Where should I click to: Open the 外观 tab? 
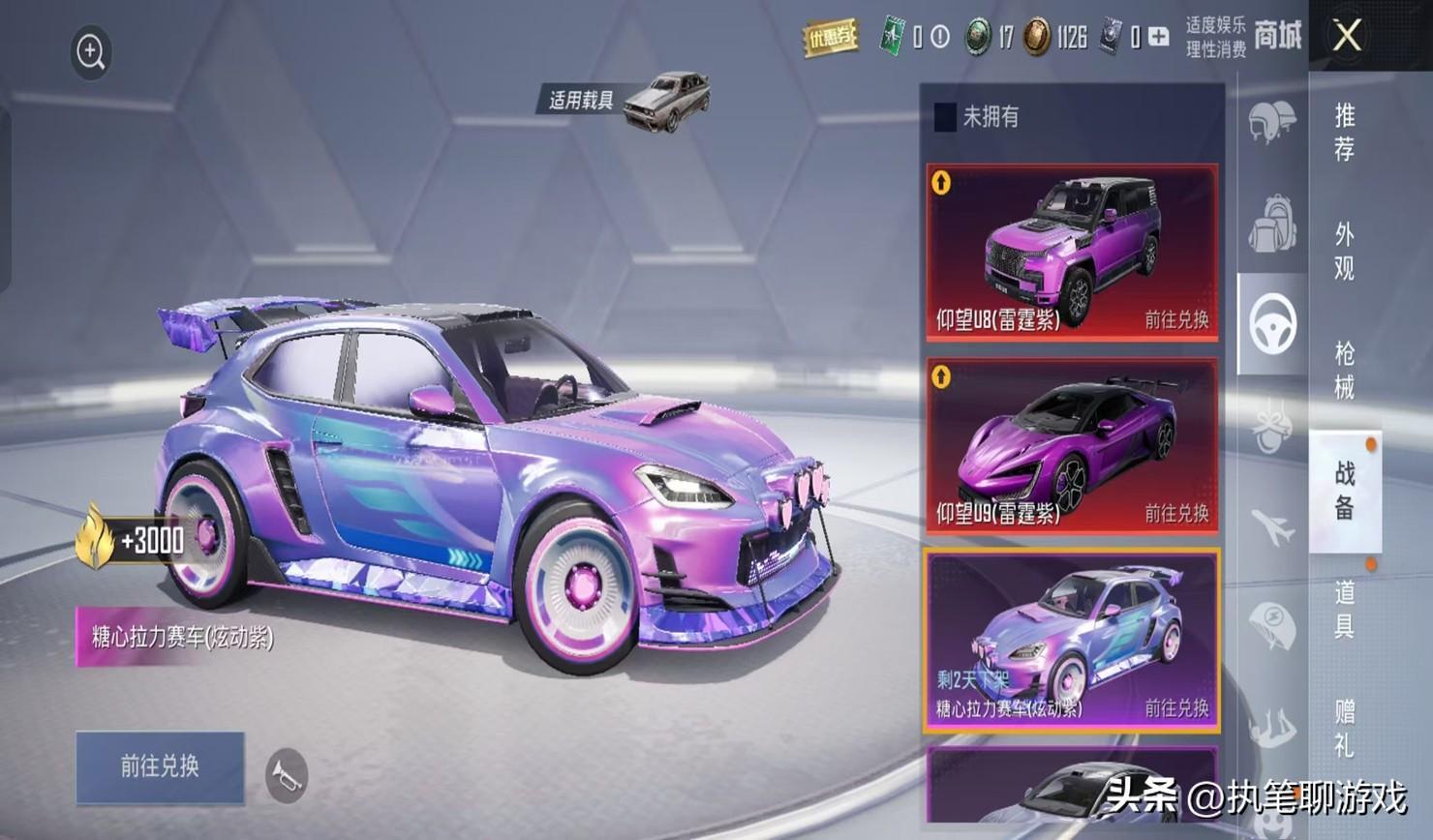click(x=1344, y=252)
